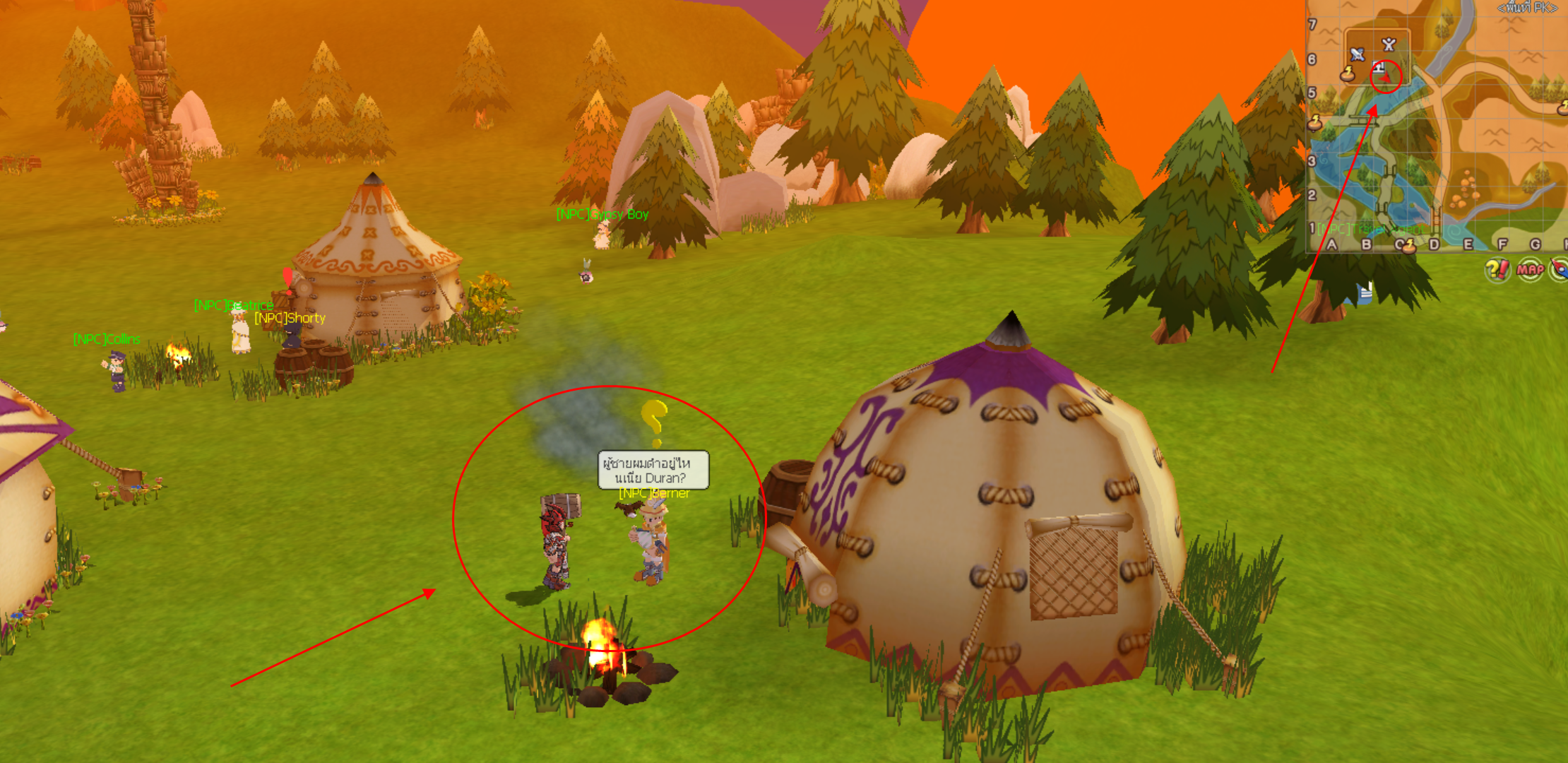Image resolution: width=1568 pixels, height=763 pixels.
Task: Open the full map with the MAP button
Action: [x=1530, y=269]
